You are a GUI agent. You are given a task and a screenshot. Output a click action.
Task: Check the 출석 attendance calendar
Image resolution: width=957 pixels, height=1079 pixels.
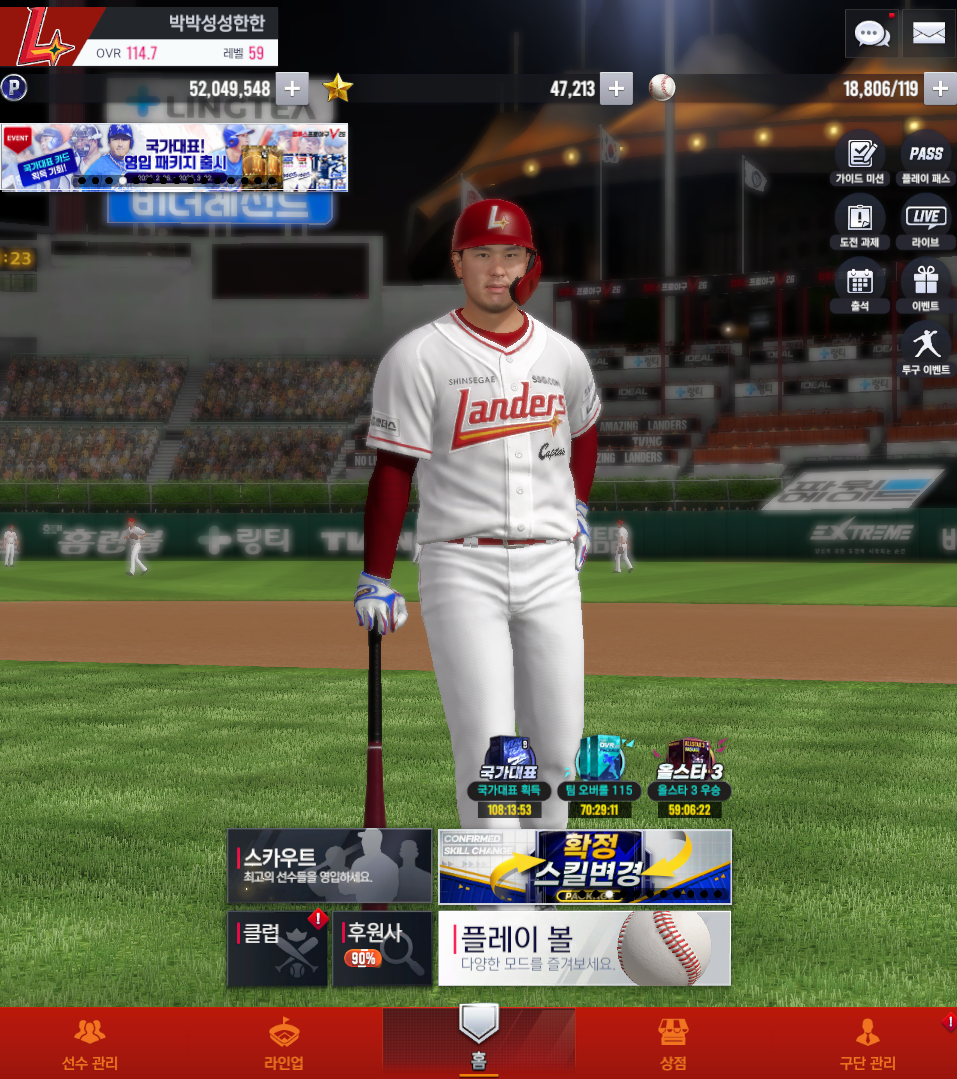pos(860,287)
